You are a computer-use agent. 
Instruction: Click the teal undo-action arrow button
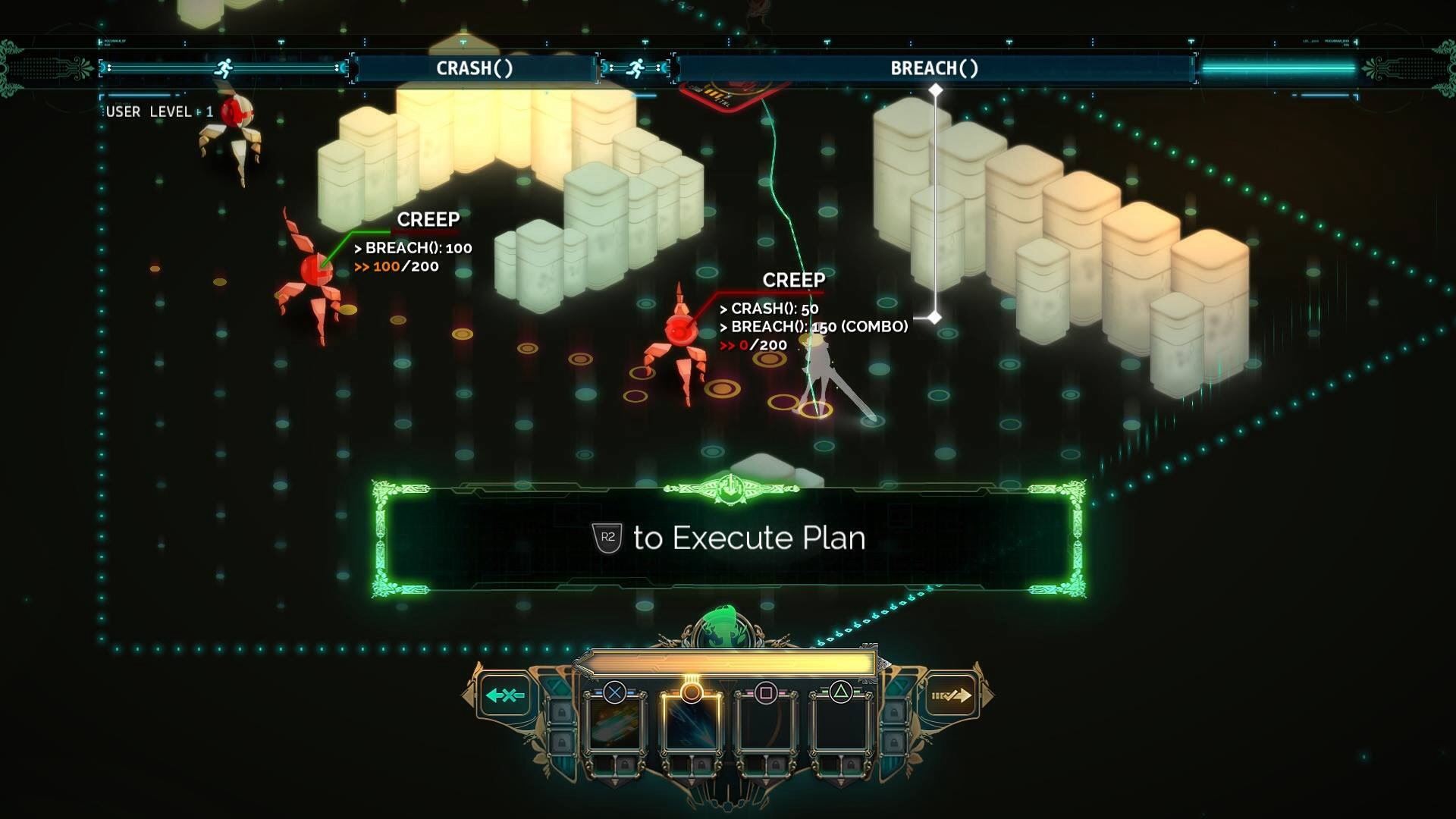(505, 695)
